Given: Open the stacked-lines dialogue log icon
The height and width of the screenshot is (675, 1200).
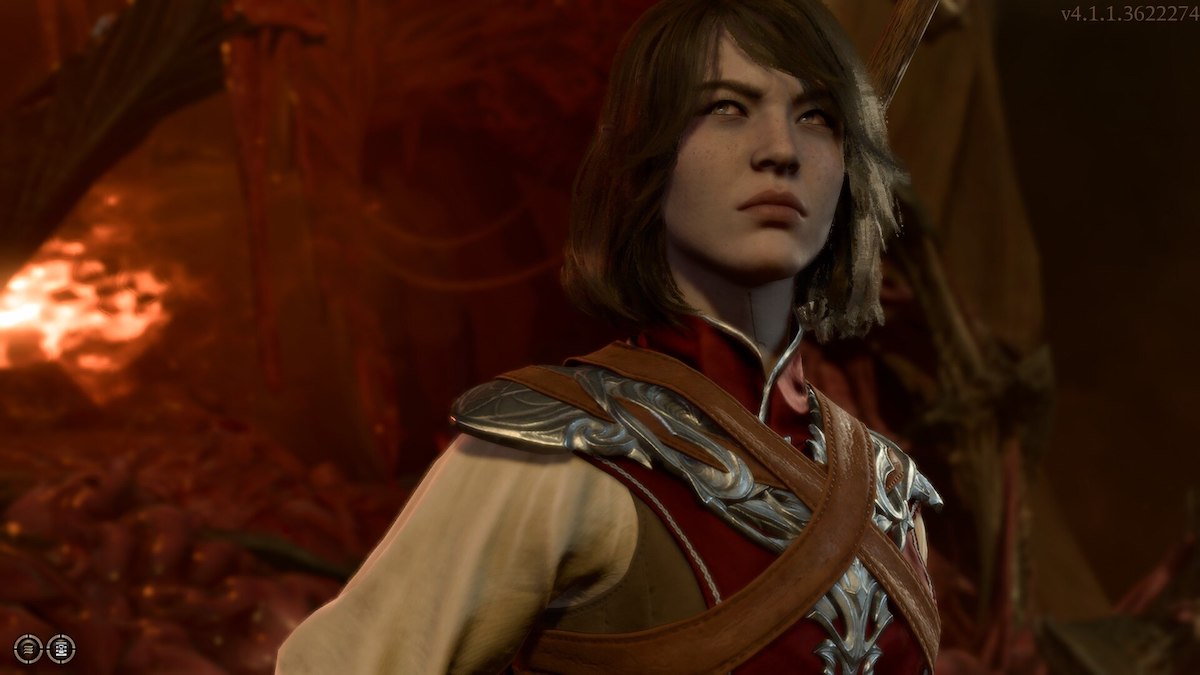Looking at the screenshot, I should pyautogui.click(x=28, y=649).
